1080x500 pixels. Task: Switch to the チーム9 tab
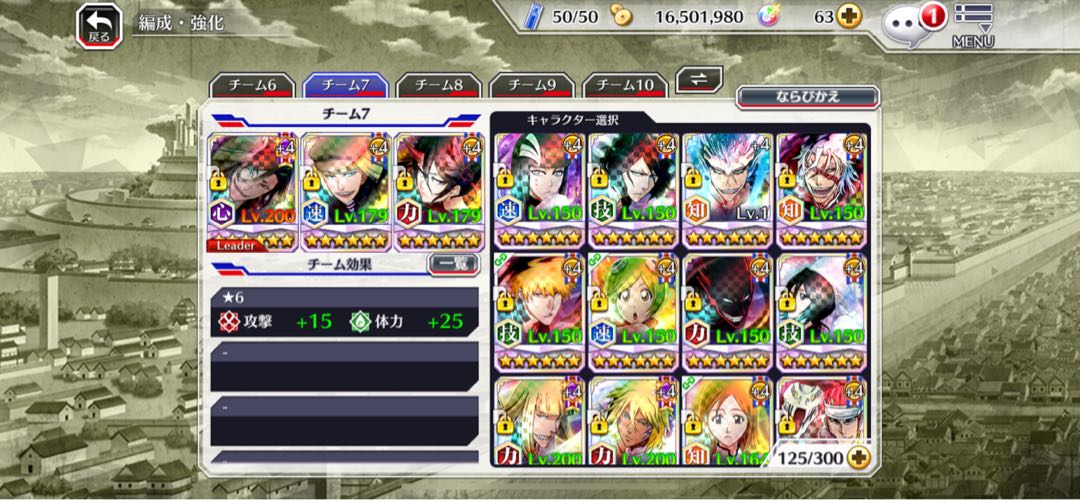click(x=531, y=86)
